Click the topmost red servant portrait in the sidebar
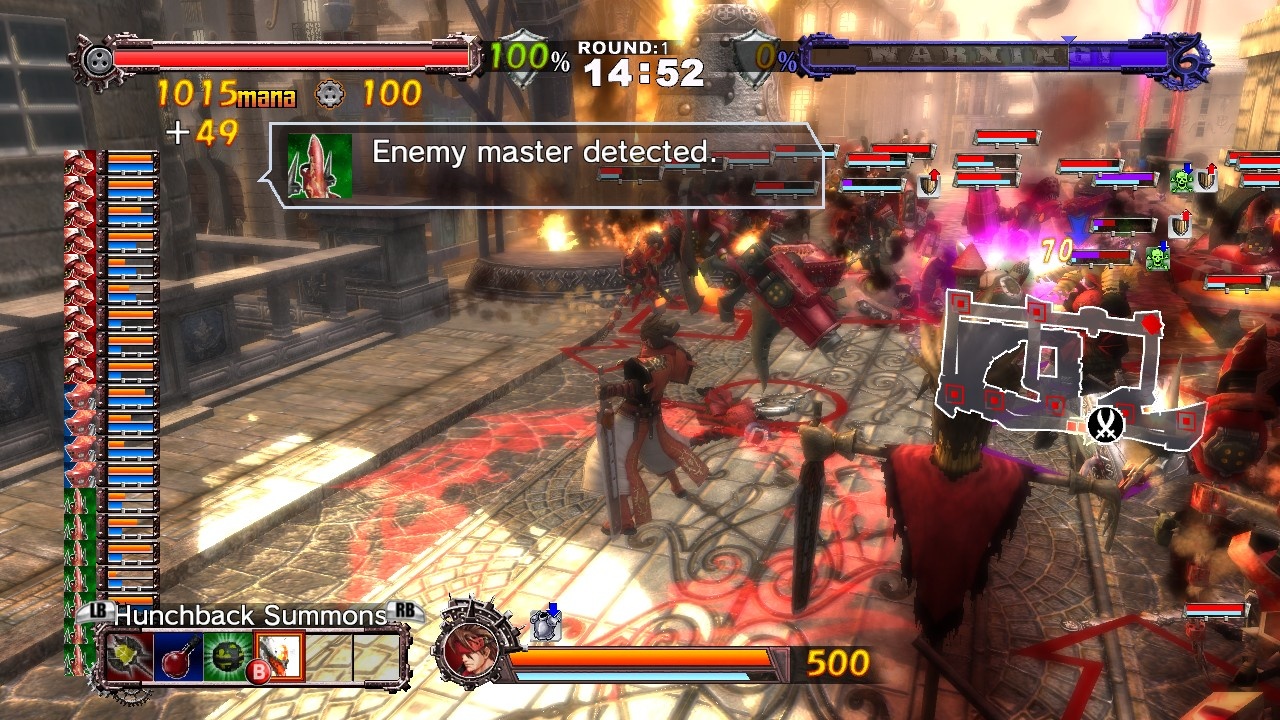Image resolution: width=1280 pixels, height=720 pixels. 77,160
